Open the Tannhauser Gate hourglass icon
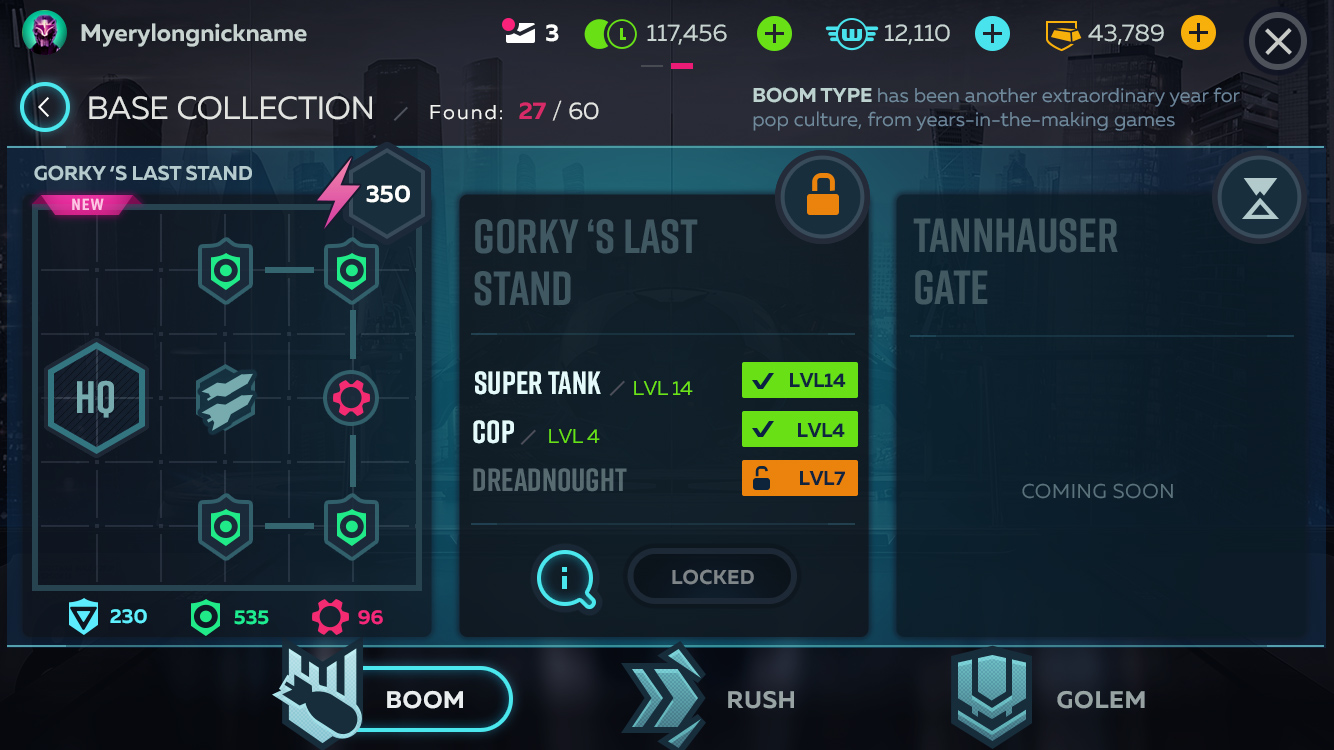This screenshot has width=1334, height=750. (x=1258, y=198)
